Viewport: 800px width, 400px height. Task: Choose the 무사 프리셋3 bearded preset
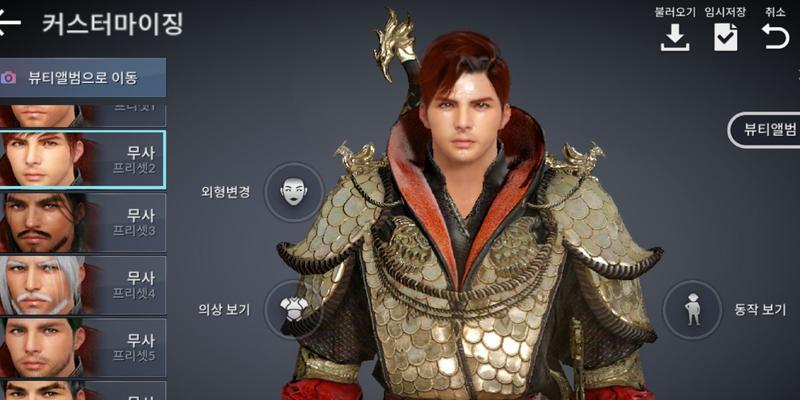[82, 222]
